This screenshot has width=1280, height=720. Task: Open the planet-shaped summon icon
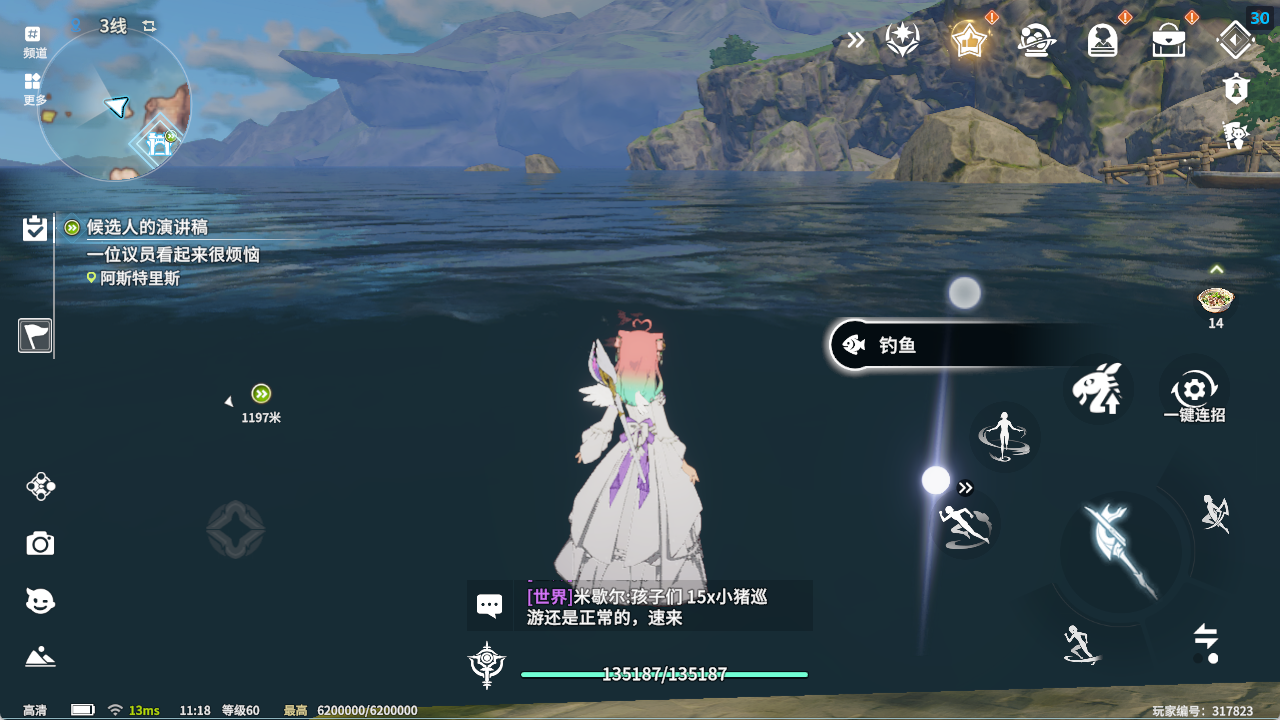click(x=1036, y=41)
